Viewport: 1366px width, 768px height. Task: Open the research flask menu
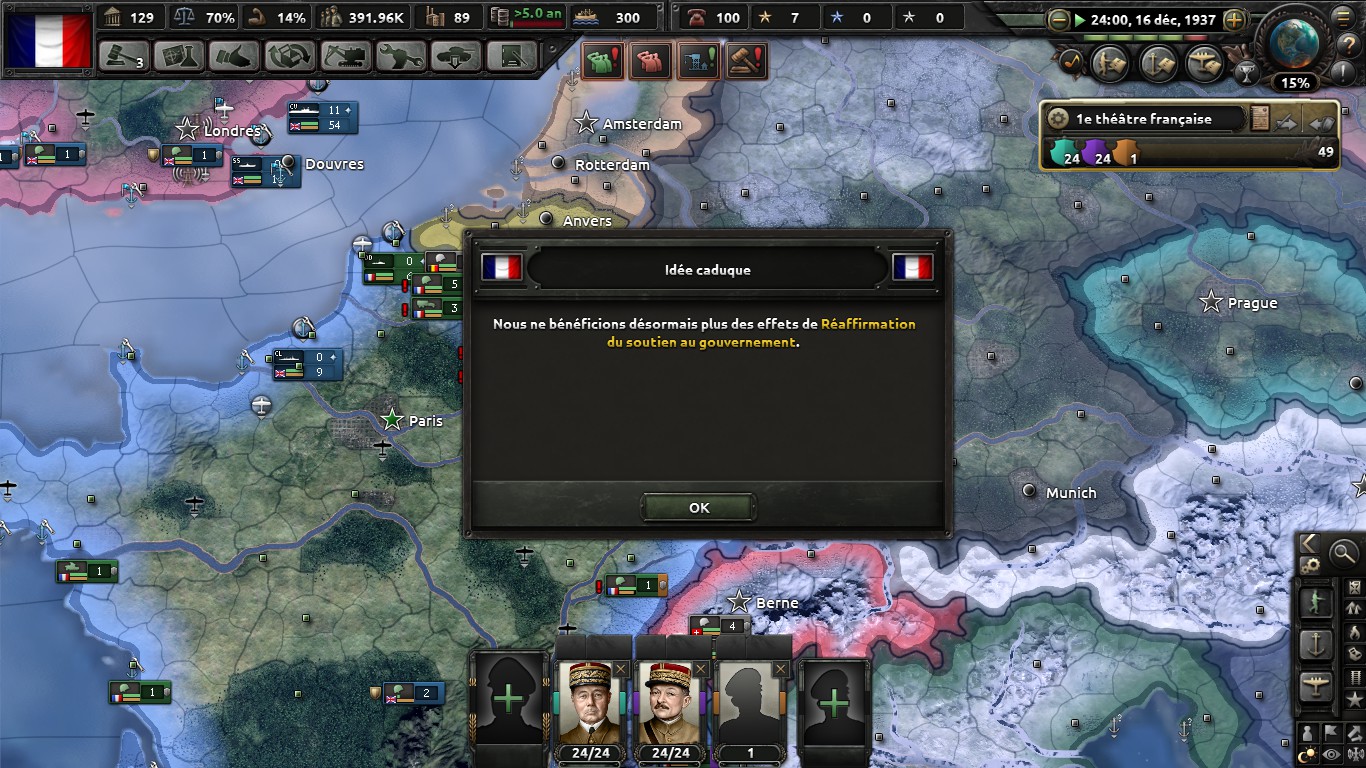179,56
